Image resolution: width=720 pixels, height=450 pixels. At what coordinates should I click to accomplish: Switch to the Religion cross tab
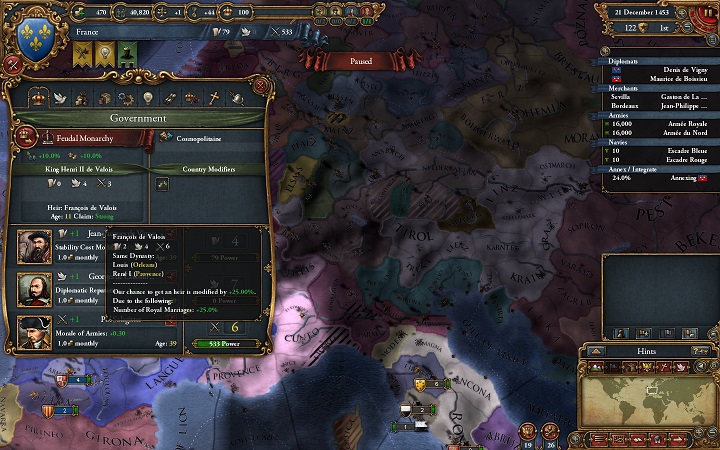[x=212, y=98]
